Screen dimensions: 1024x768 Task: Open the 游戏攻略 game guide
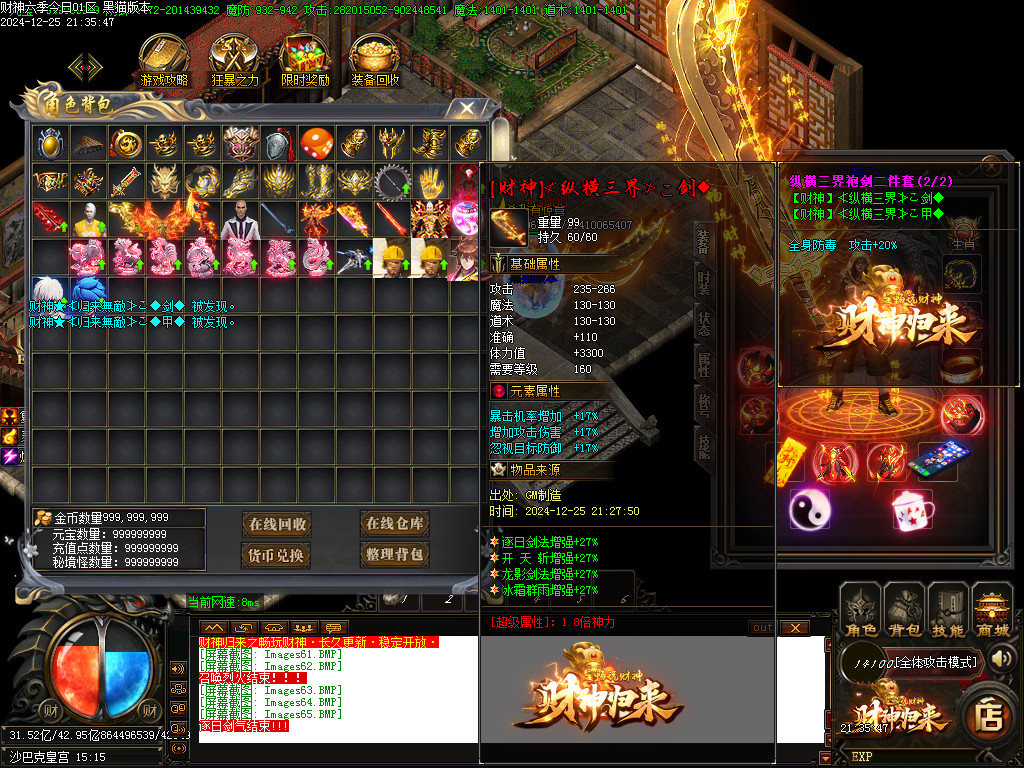[164, 60]
